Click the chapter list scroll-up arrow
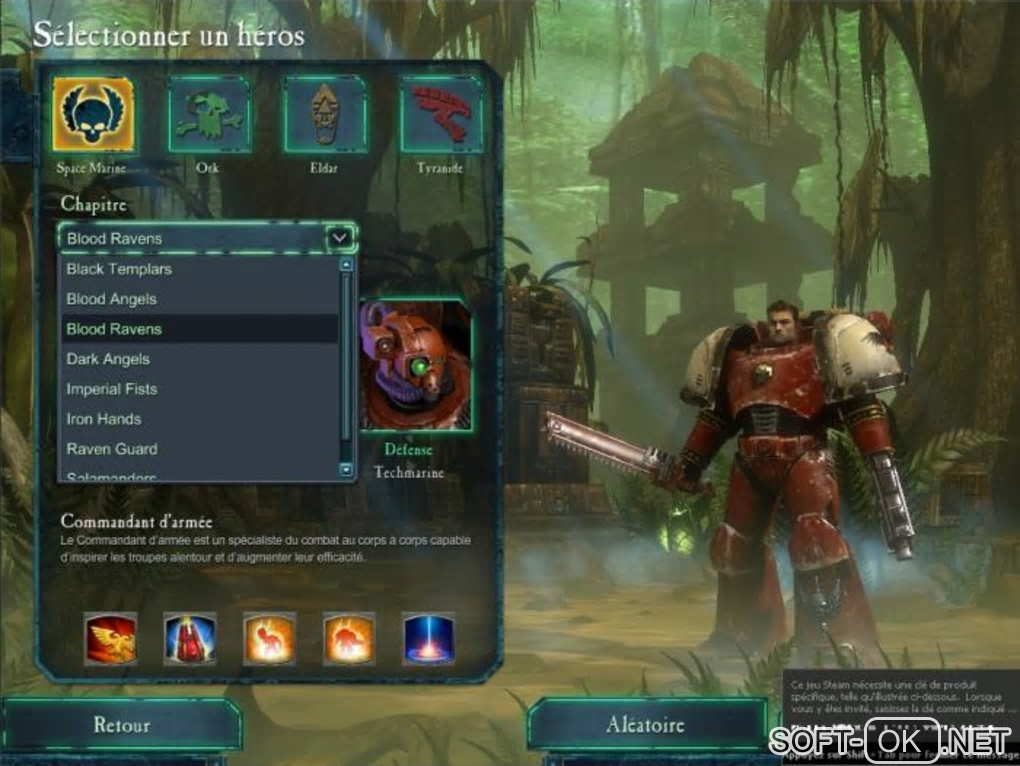Viewport: 1020px width, 766px height. (346, 266)
